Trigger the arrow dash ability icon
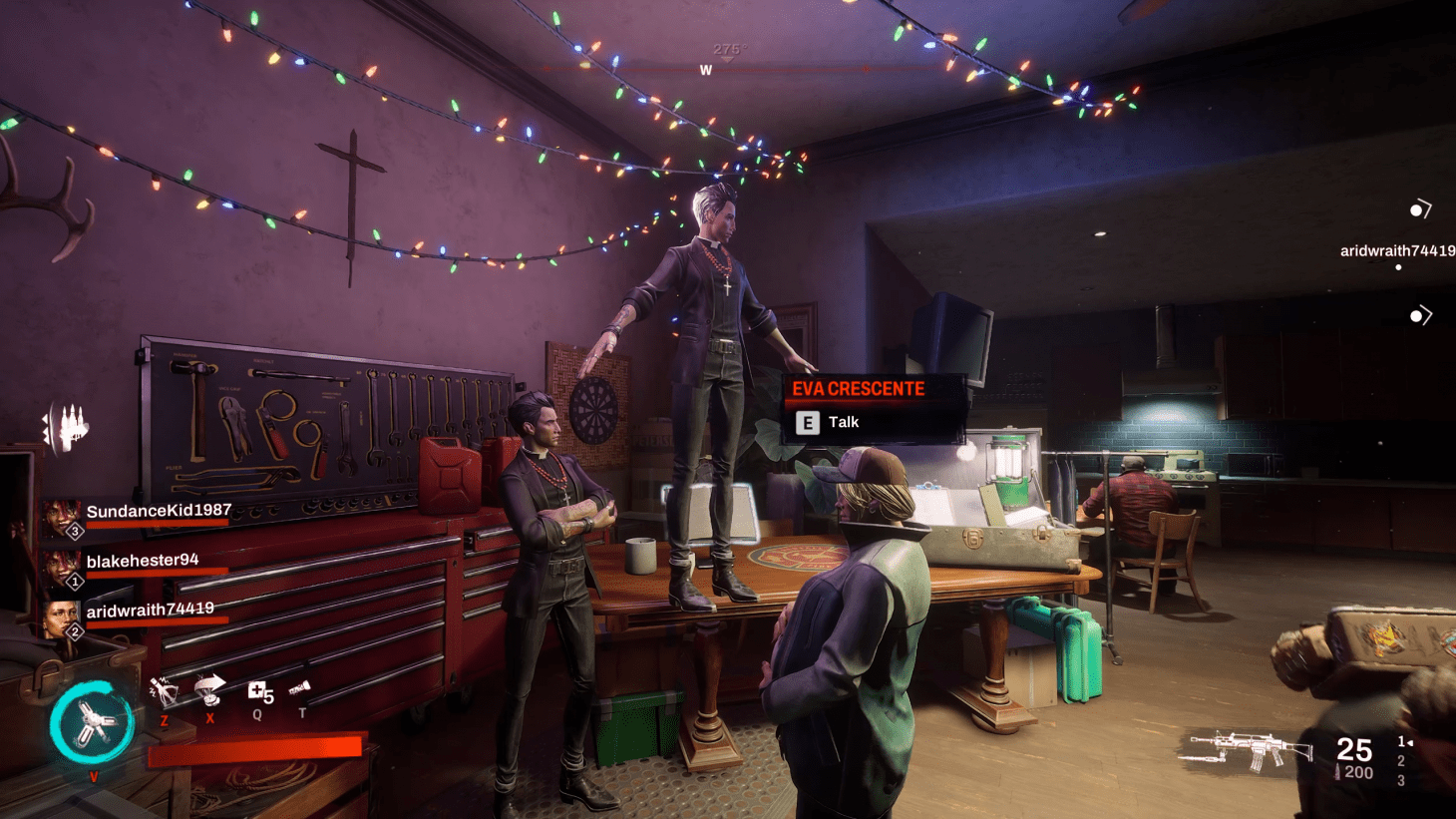Viewport: 1456px width, 819px height. [x=209, y=687]
